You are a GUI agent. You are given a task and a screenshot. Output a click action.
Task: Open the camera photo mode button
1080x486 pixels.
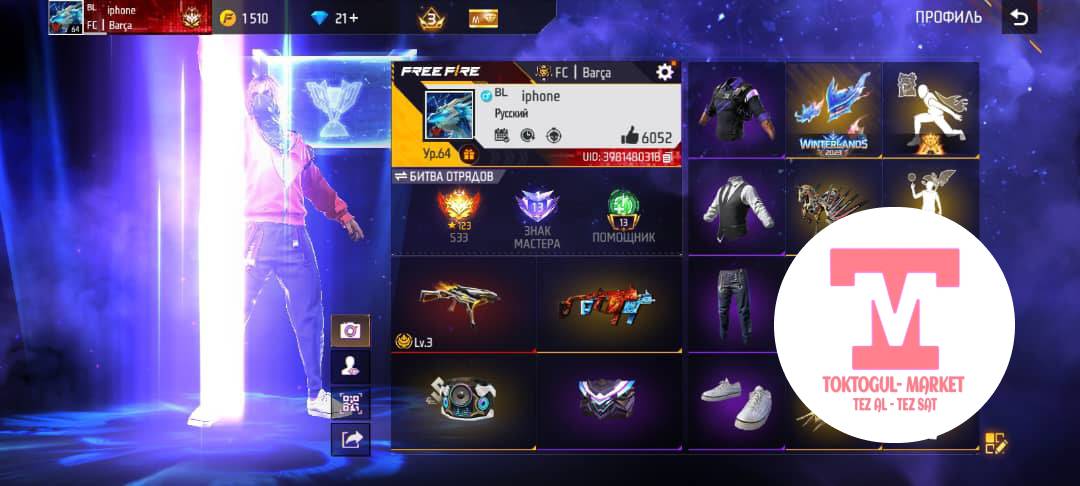coord(350,330)
